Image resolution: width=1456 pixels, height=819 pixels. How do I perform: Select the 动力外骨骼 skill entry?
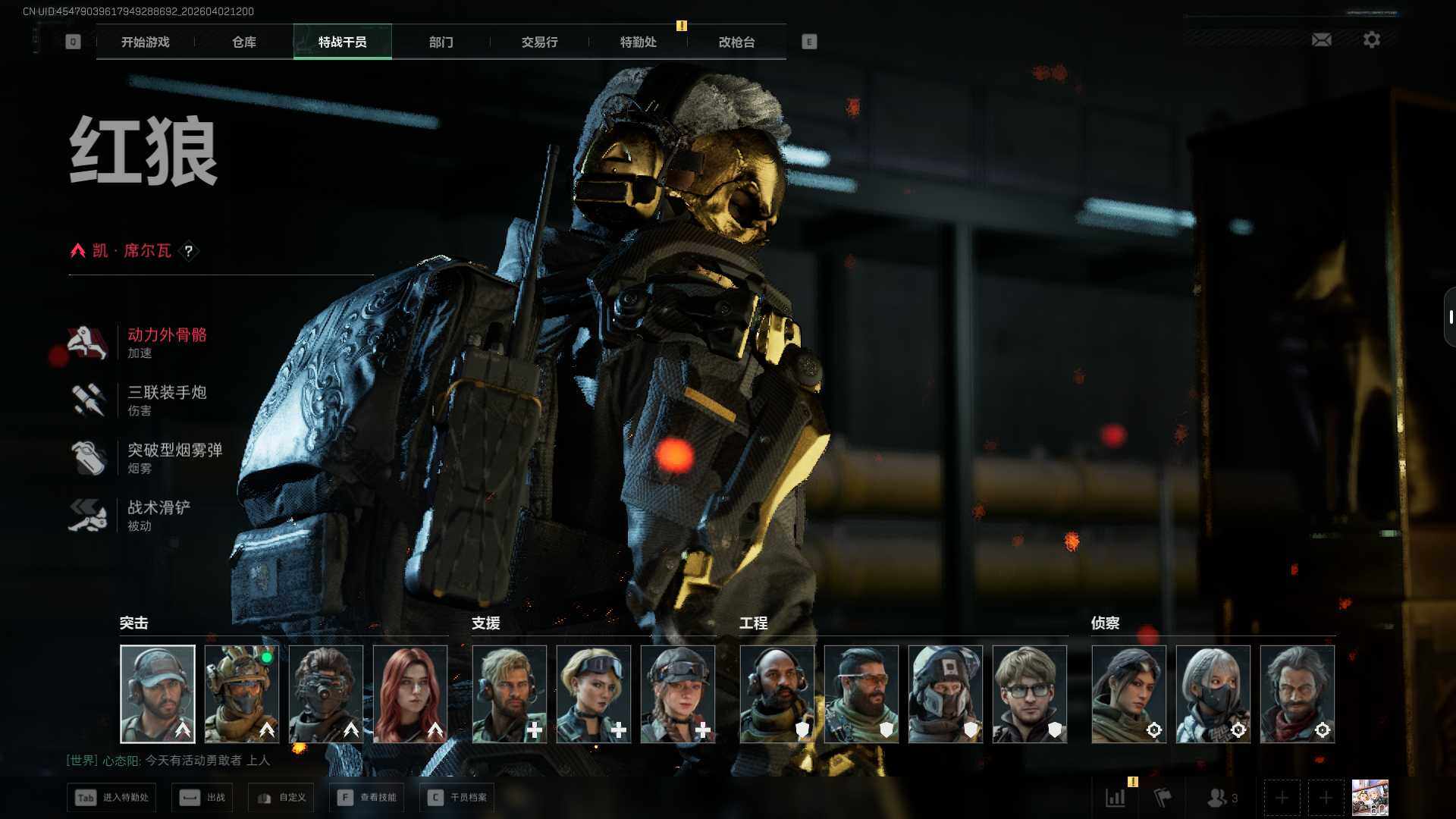(x=166, y=342)
